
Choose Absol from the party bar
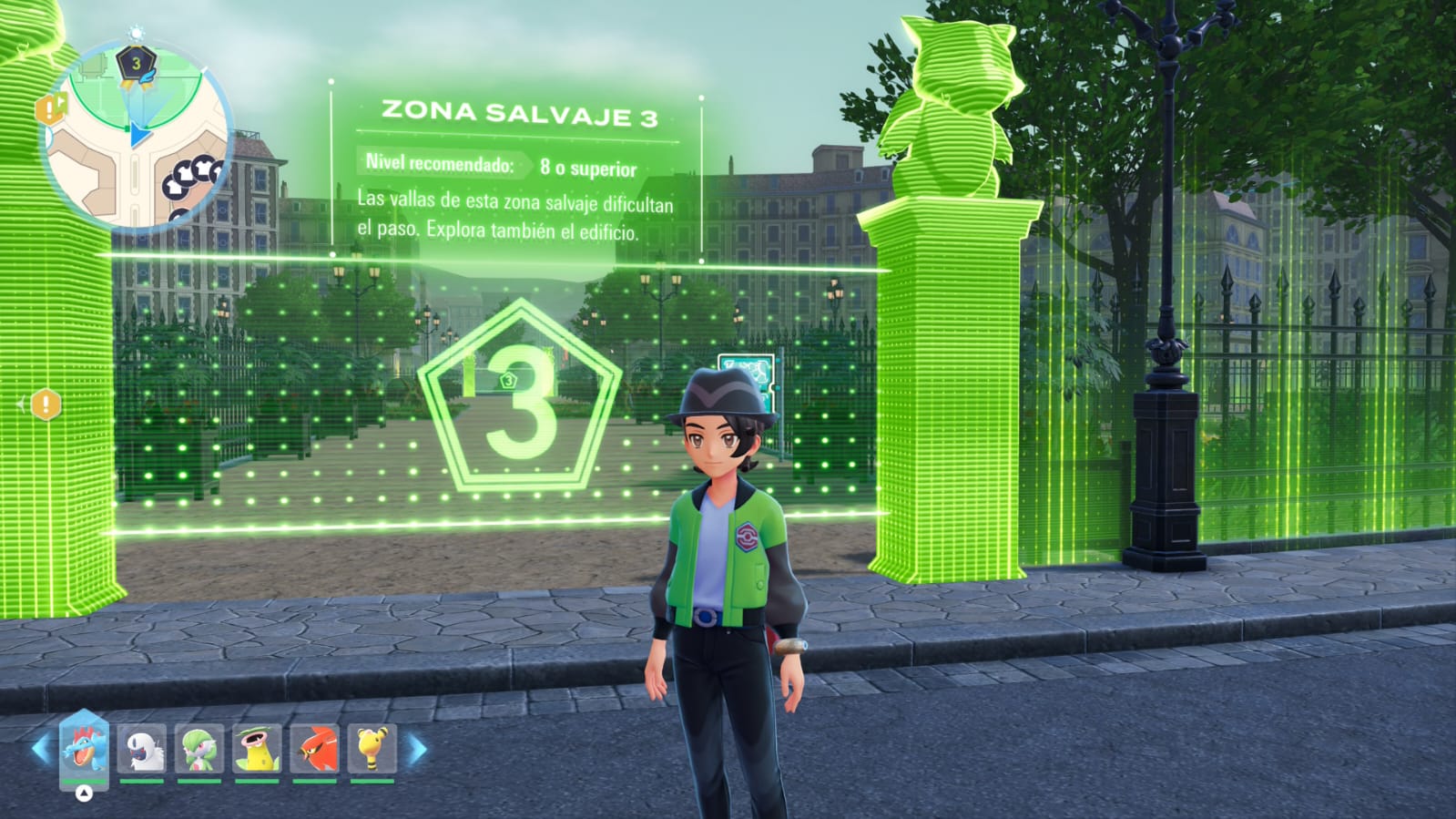pos(142,749)
